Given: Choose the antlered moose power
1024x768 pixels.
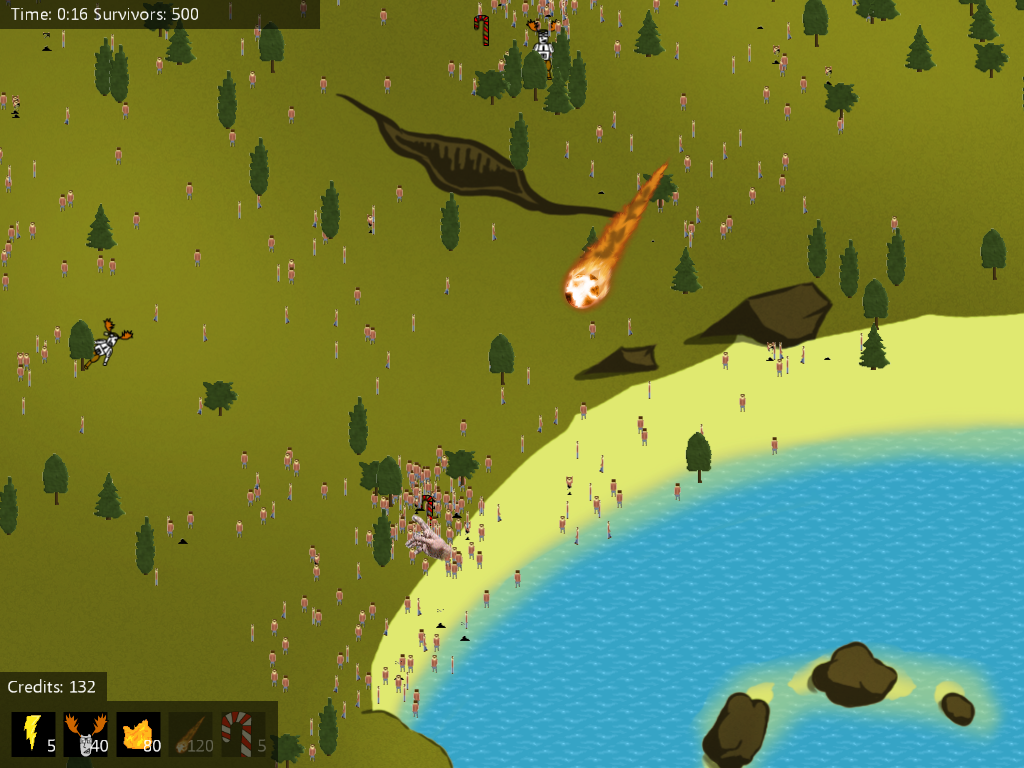Looking at the screenshot, I should pos(85,733).
